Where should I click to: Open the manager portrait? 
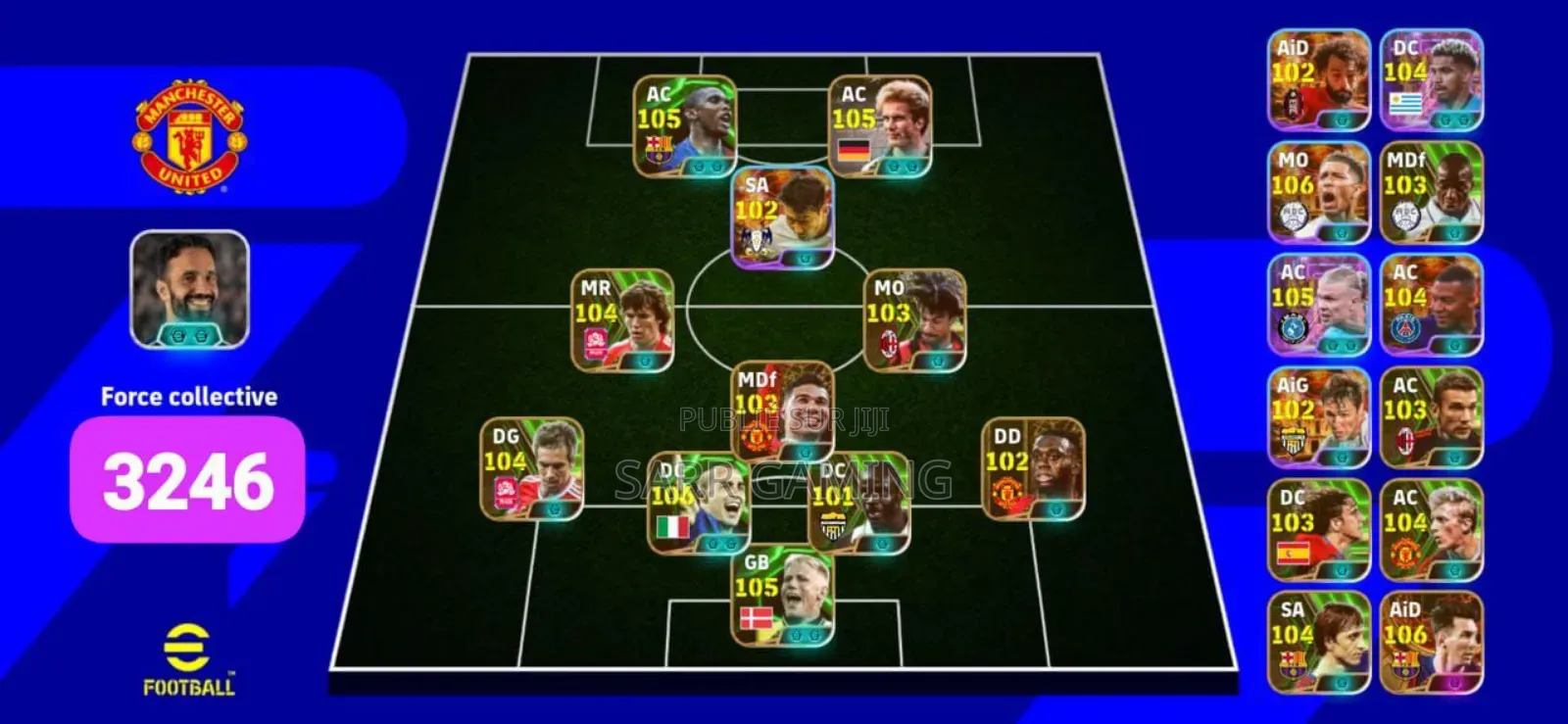coord(190,290)
